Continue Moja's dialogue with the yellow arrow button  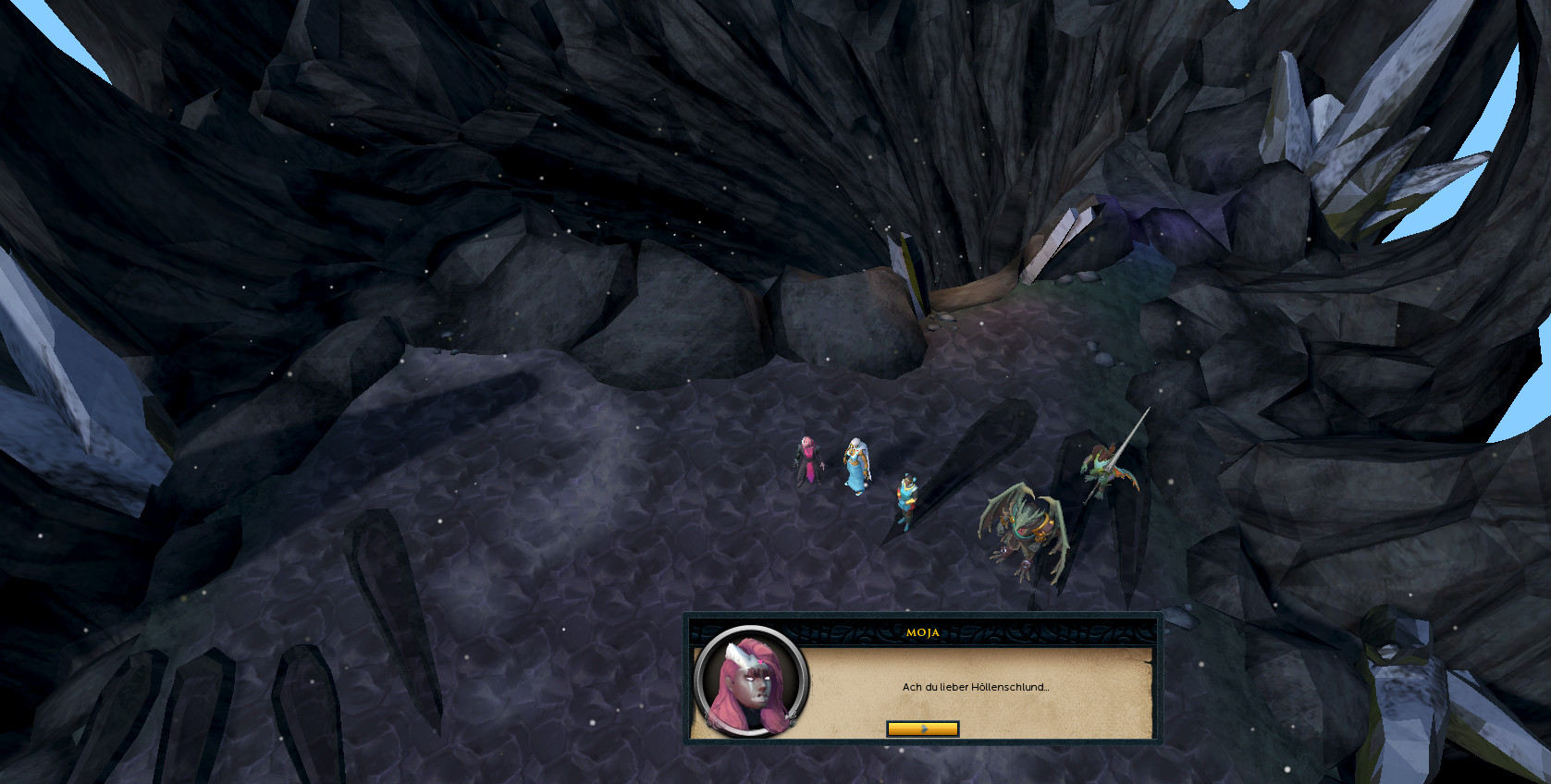coord(922,729)
